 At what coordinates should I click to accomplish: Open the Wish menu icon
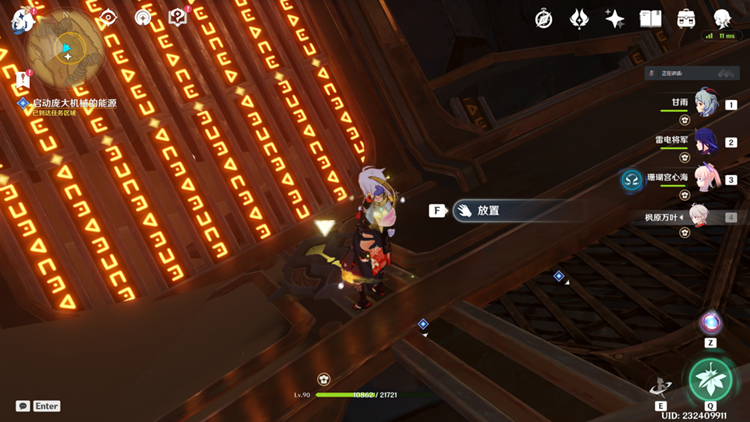tap(580, 18)
